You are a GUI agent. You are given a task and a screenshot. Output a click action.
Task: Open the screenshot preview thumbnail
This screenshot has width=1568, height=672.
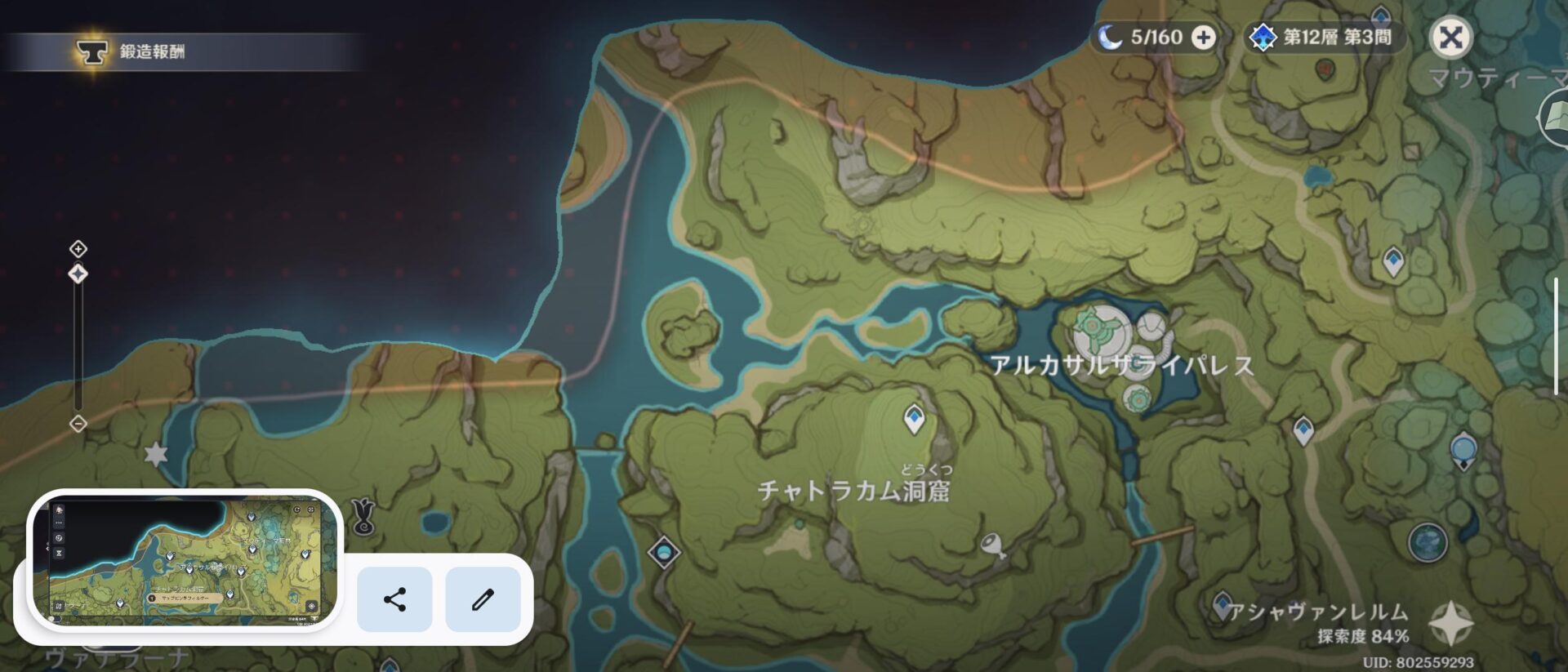click(x=185, y=561)
